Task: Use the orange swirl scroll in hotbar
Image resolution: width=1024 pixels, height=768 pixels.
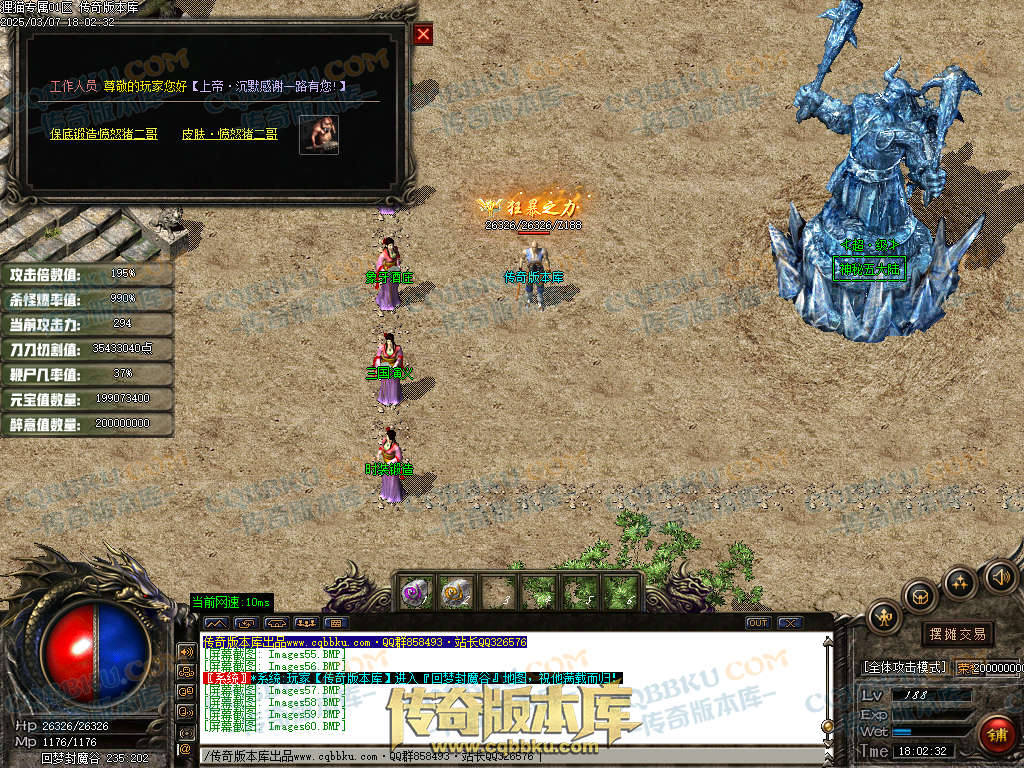Action: coord(456,592)
